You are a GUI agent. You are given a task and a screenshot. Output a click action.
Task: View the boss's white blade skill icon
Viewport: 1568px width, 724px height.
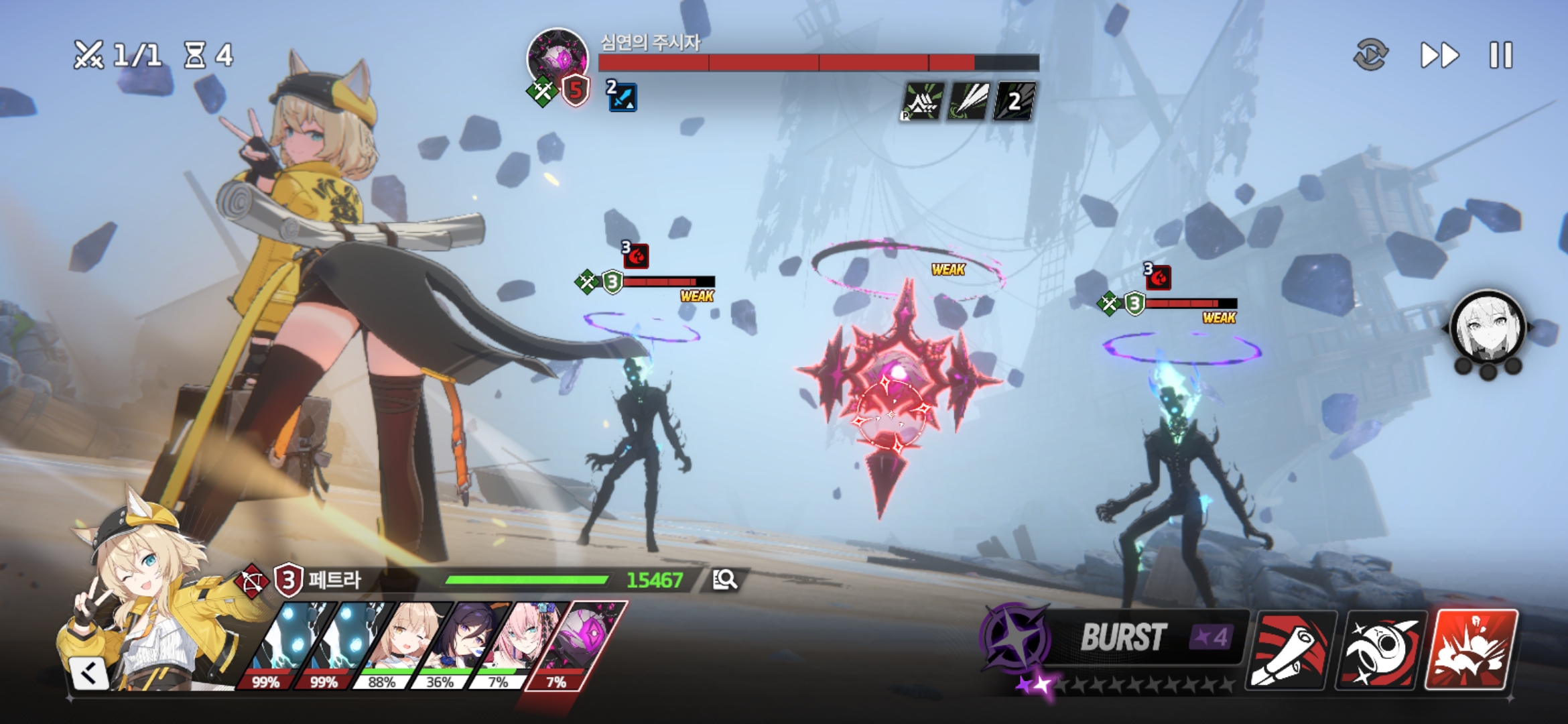click(969, 101)
